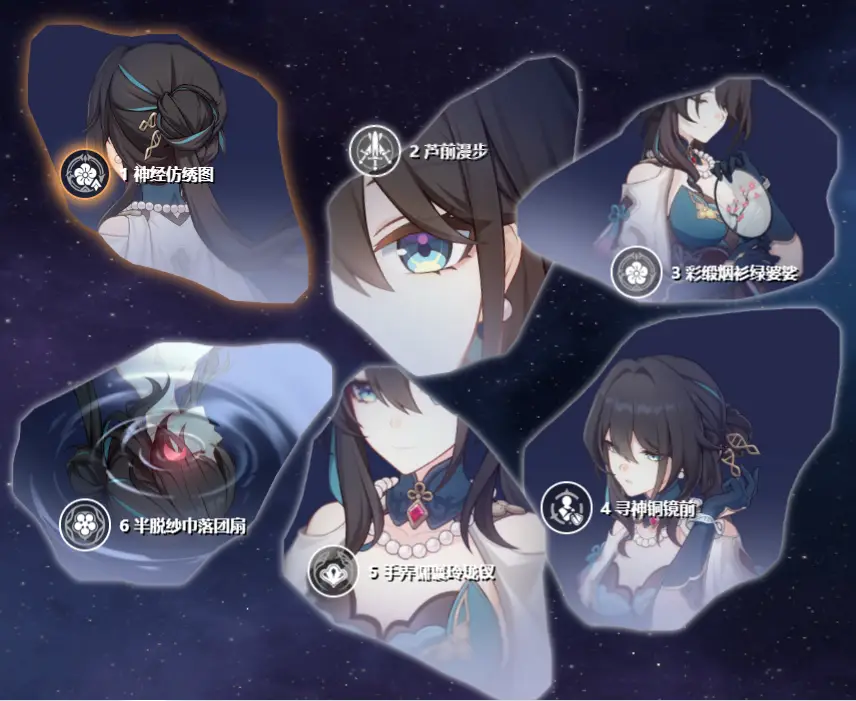Open Eidolon 2 芦前漫步

tap(373, 152)
